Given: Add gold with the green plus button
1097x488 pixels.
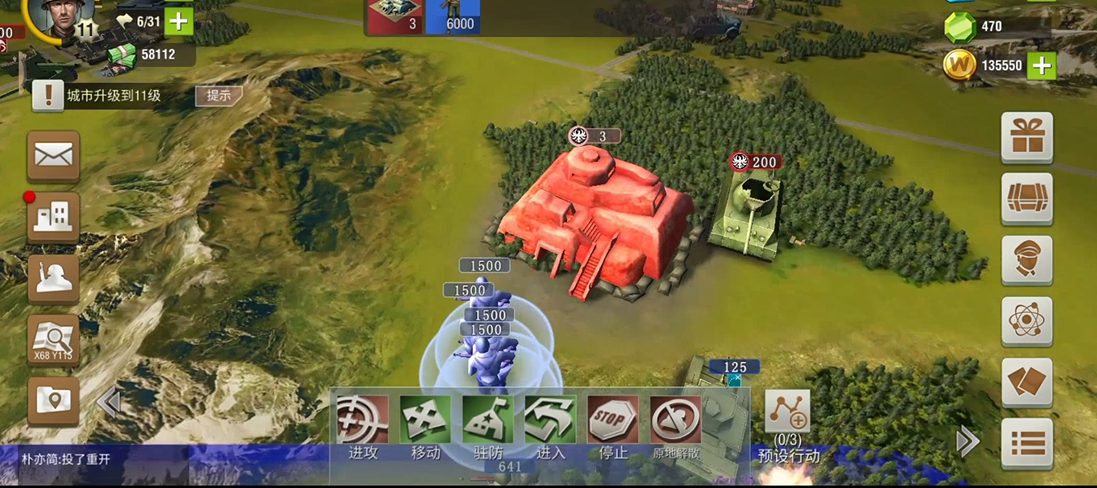Looking at the screenshot, I should [1042, 66].
